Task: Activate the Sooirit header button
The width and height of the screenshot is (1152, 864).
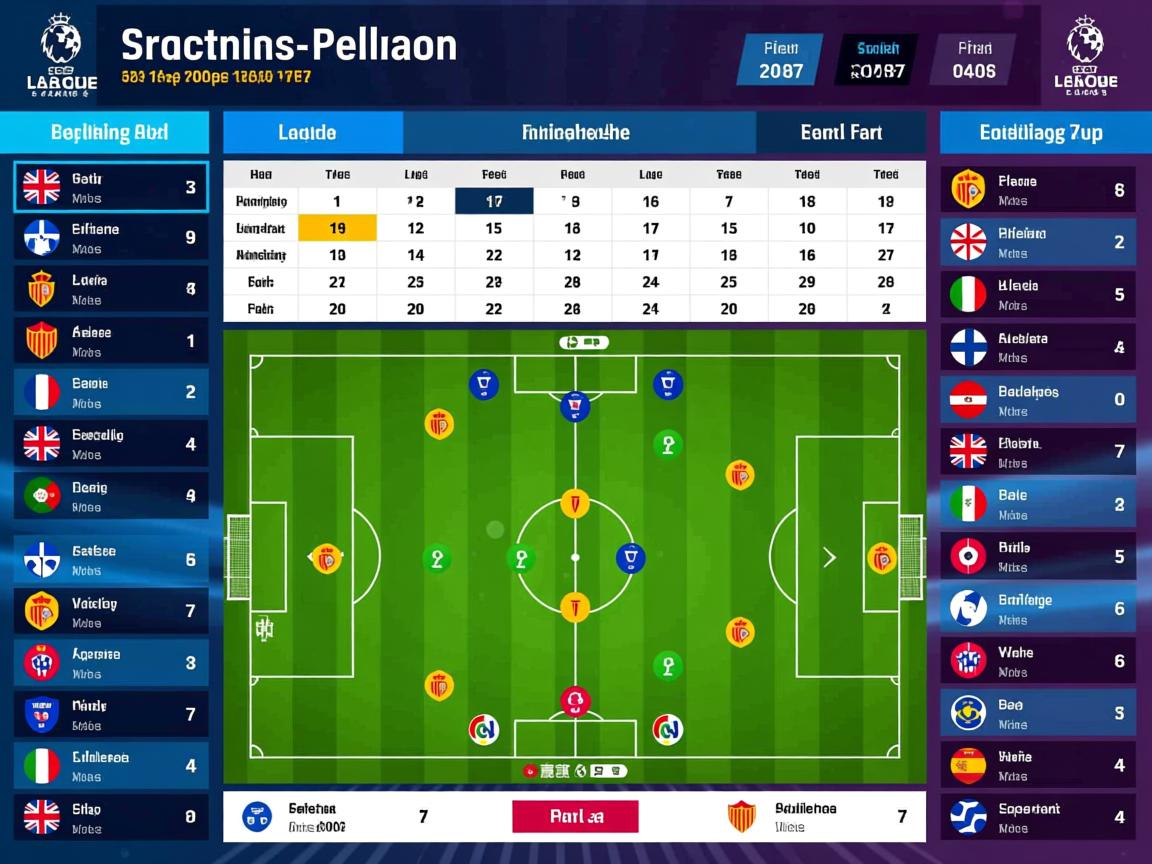Action: [876, 59]
